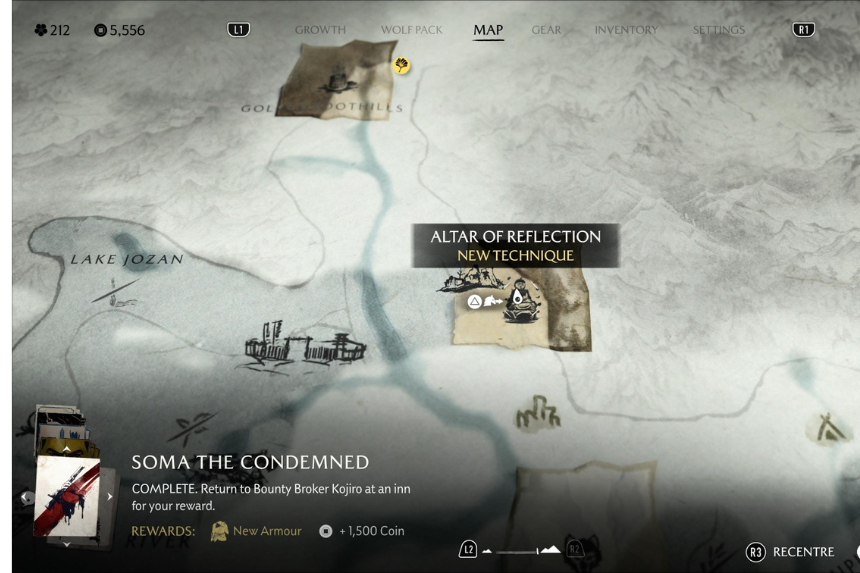Cycle quest cards downward with the down arrow

[x=67, y=545]
